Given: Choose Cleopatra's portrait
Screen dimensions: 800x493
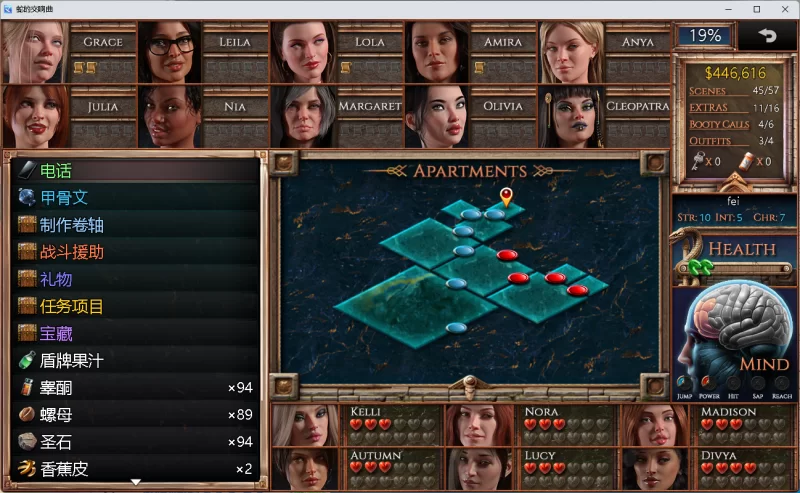Looking at the screenshot, I should (572, 116).
